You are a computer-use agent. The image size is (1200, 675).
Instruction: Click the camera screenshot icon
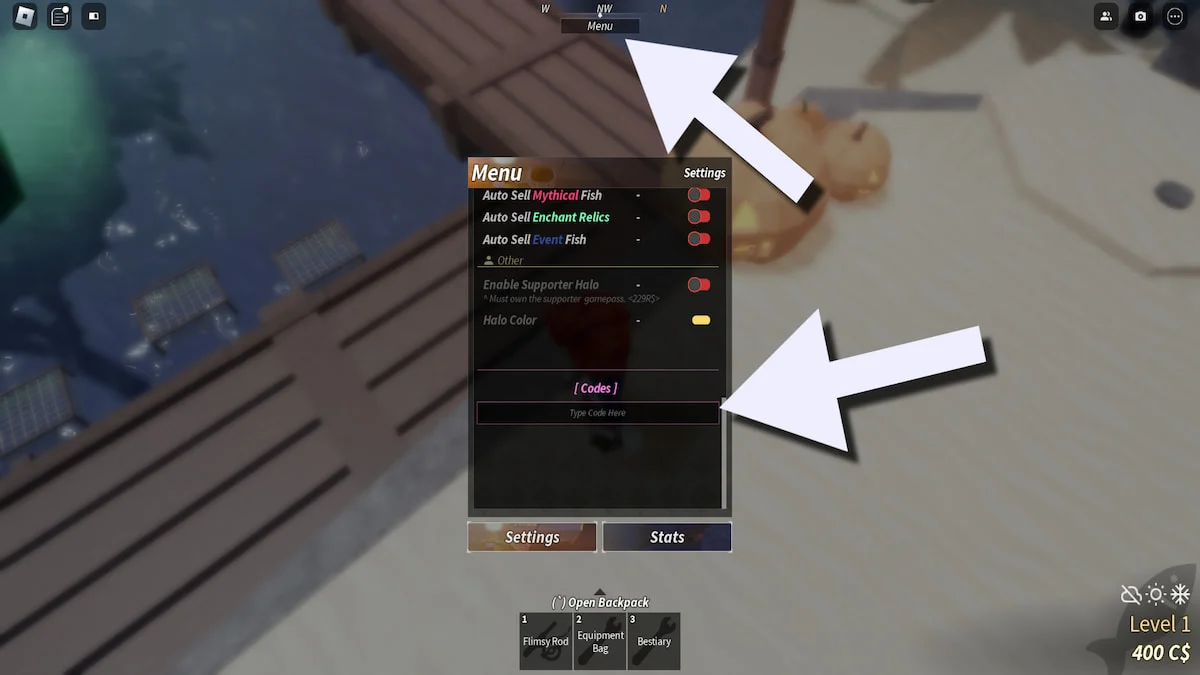(1140, 16)
